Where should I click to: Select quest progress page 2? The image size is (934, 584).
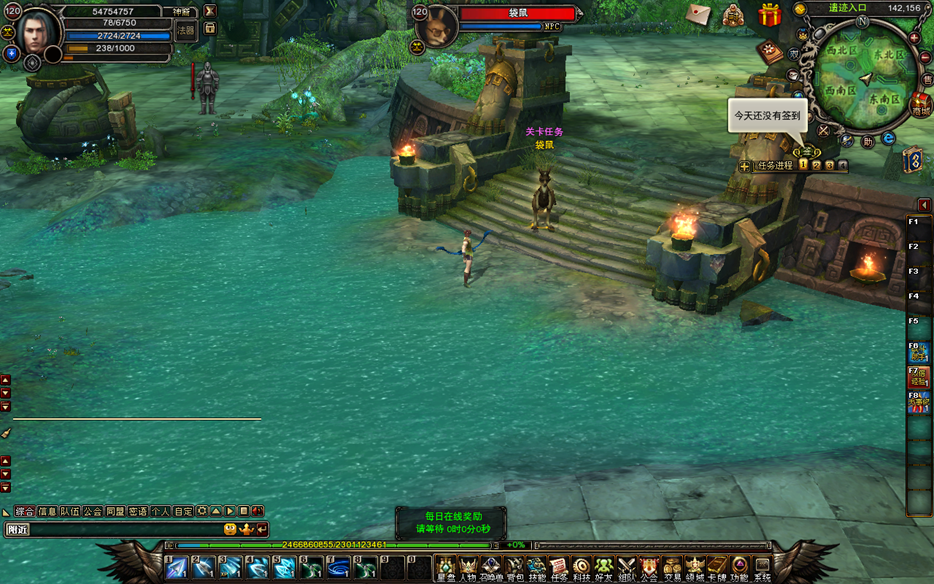point(816,165)
